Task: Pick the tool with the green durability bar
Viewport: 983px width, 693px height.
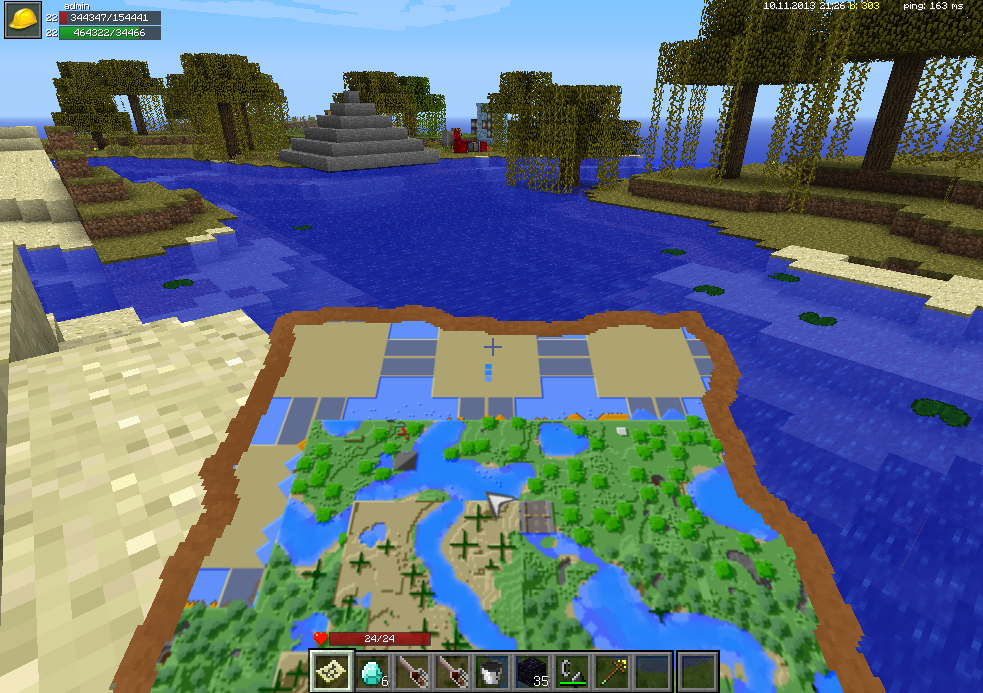Action: 571,671
